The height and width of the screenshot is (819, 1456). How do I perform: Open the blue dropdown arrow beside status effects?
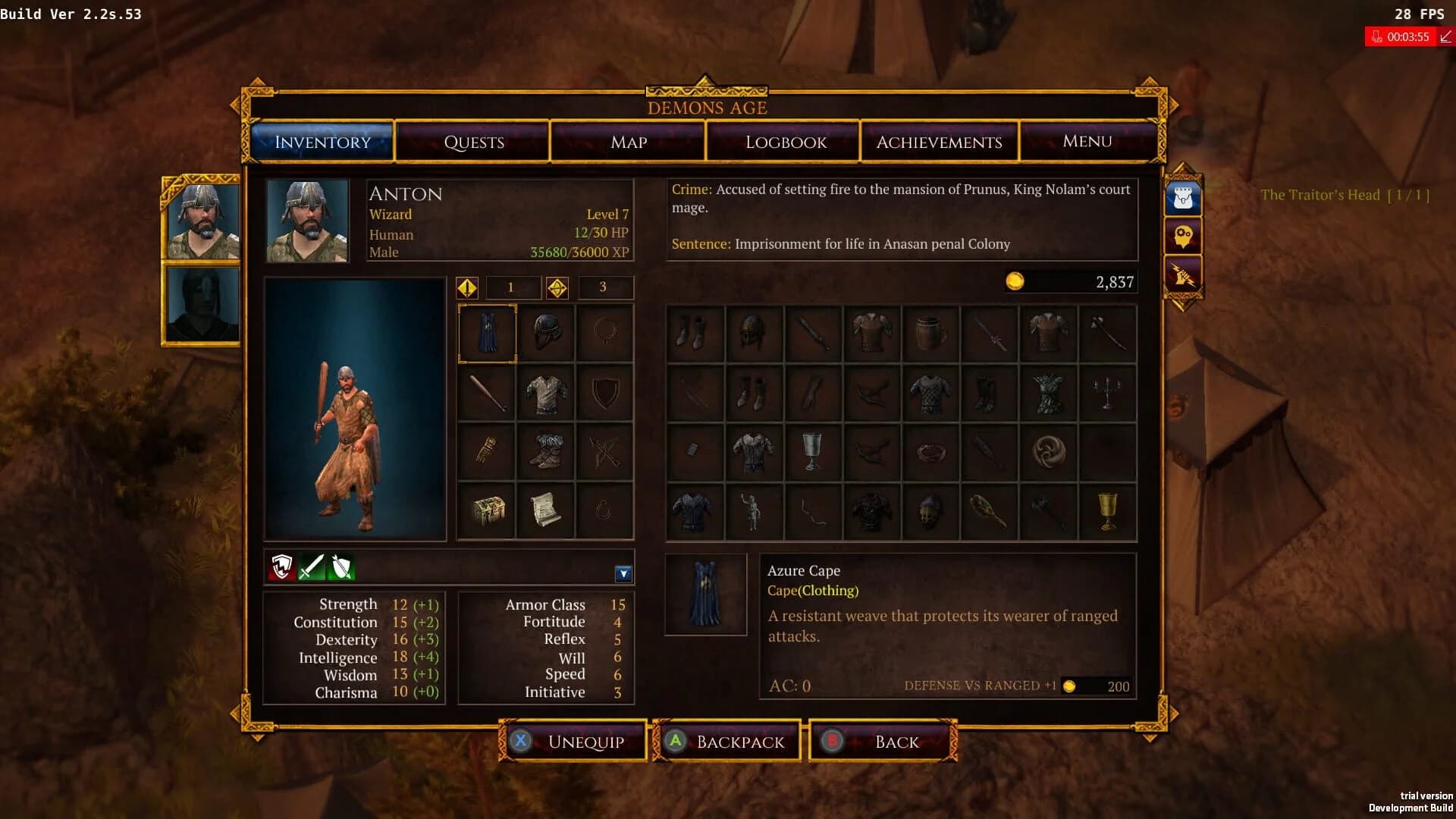(x=623, y=574)
